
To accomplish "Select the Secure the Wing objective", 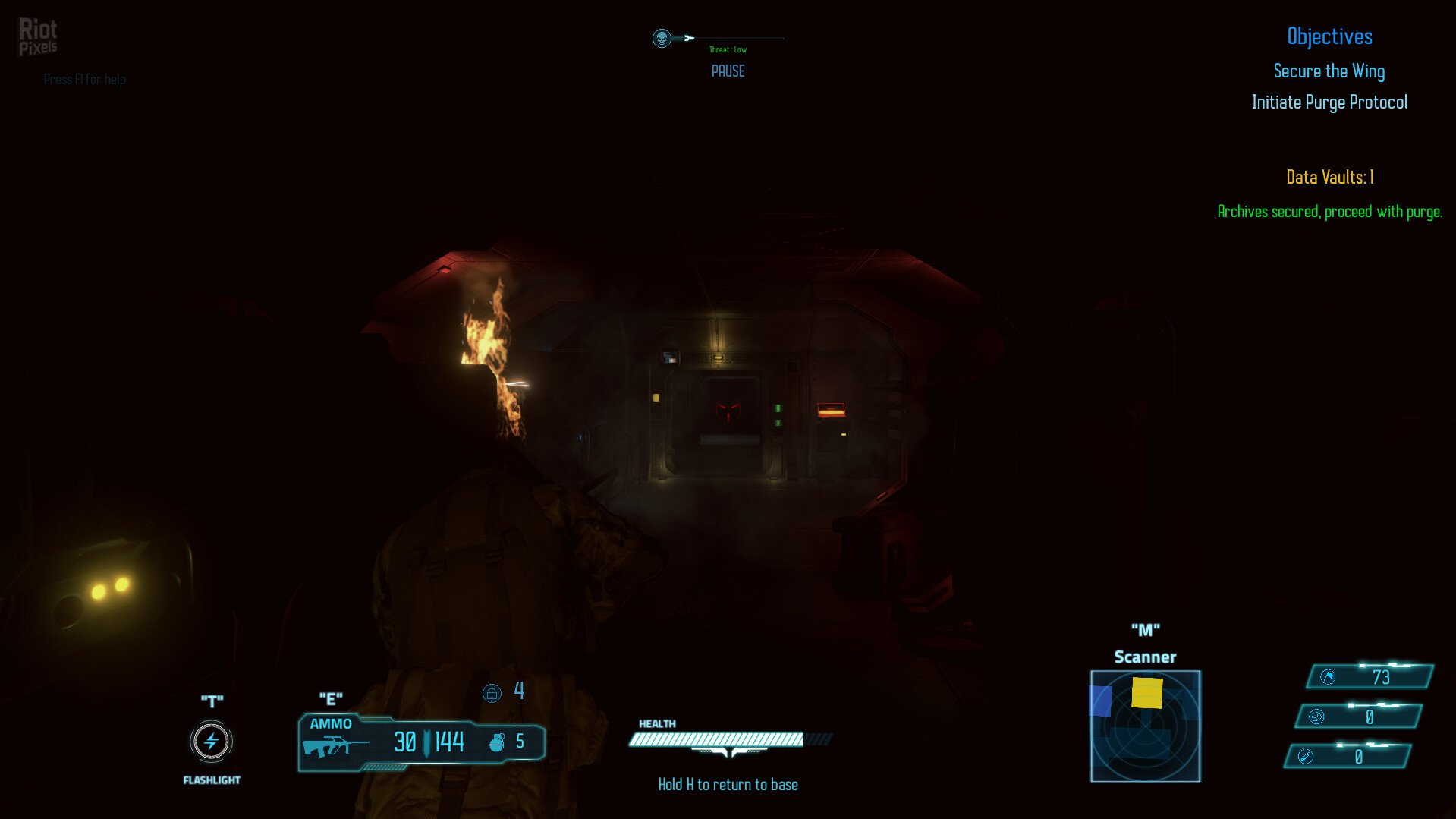I will pyautogui.click(x=1329, y=71).
